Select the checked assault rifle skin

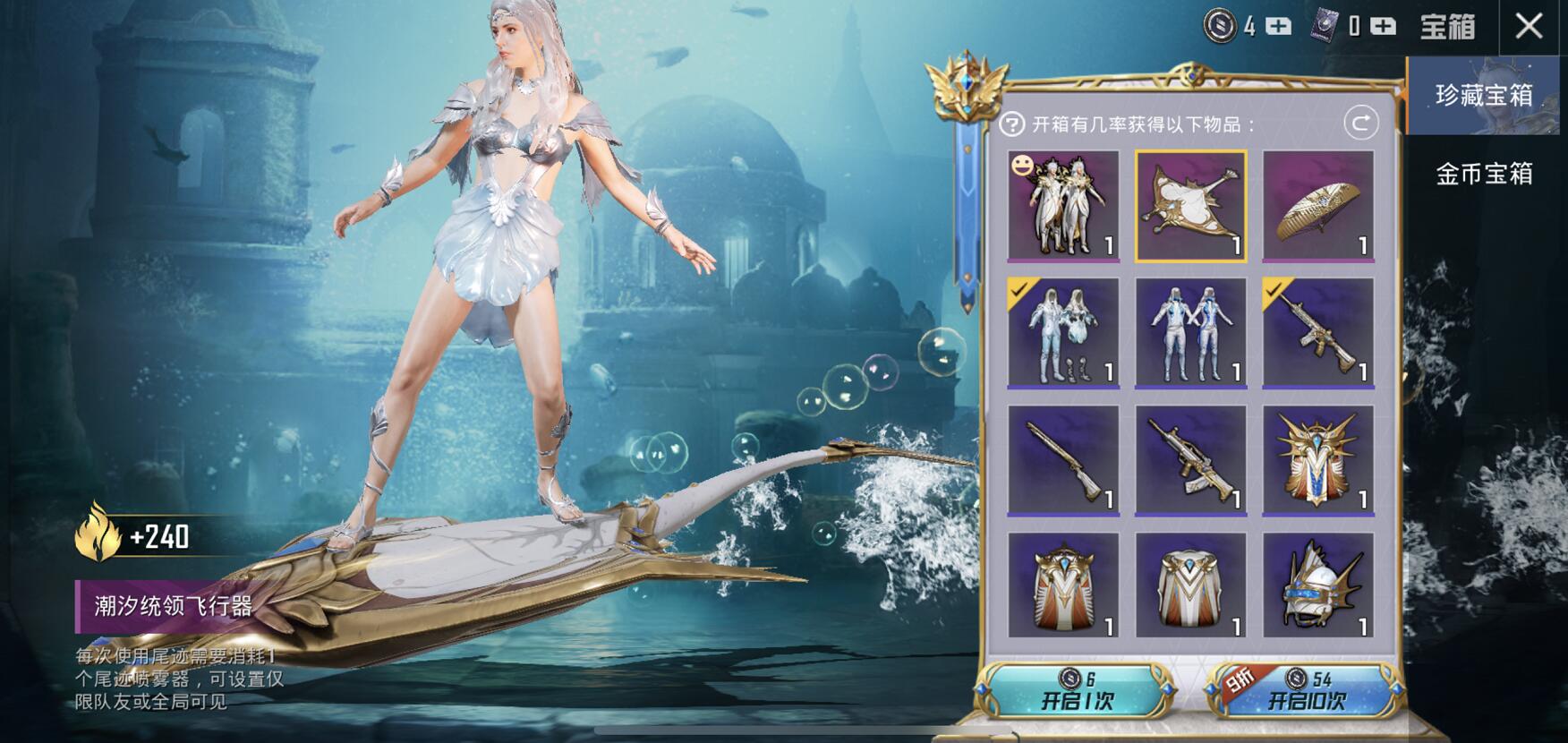[1317, 333]
